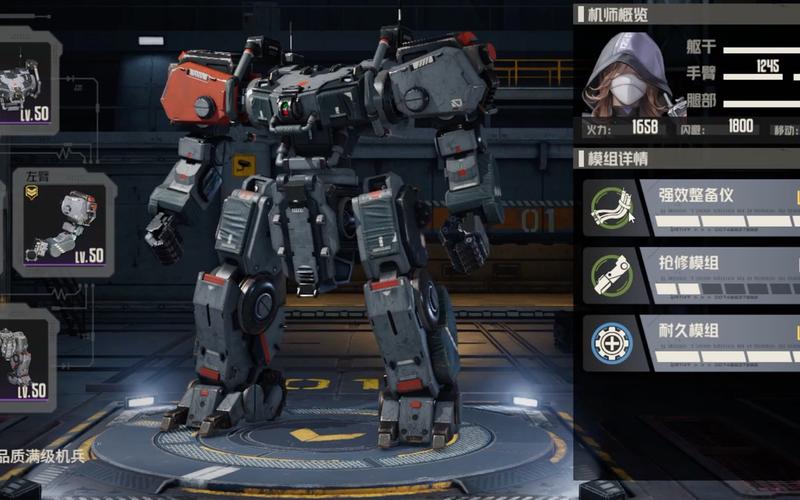Choose the 抢修模组 module row
The width and height of the screenshot is (800, 500).
(692, 274)
